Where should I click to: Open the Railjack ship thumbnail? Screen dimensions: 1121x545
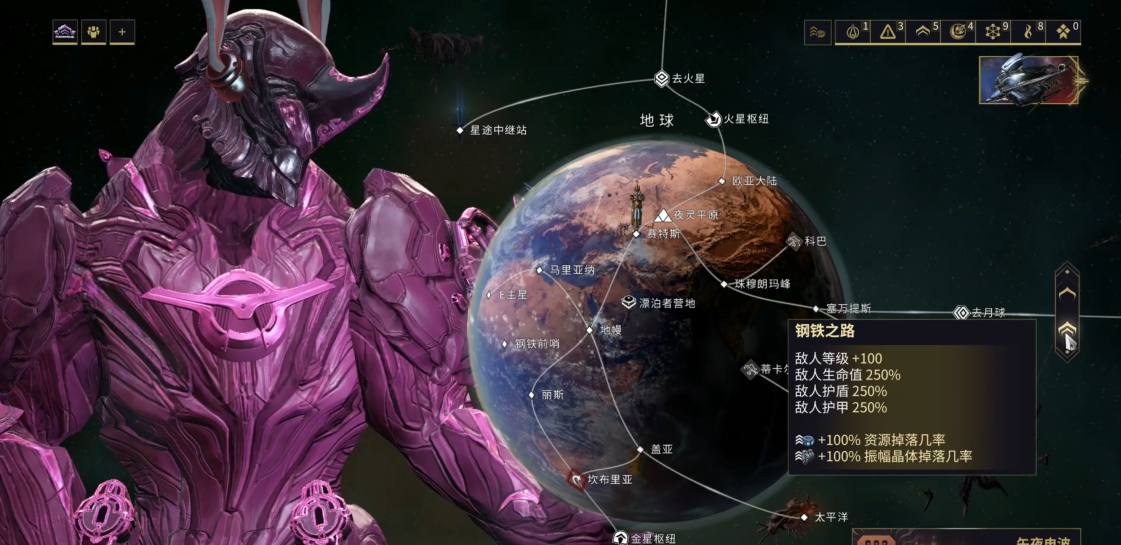point(1030,80)
